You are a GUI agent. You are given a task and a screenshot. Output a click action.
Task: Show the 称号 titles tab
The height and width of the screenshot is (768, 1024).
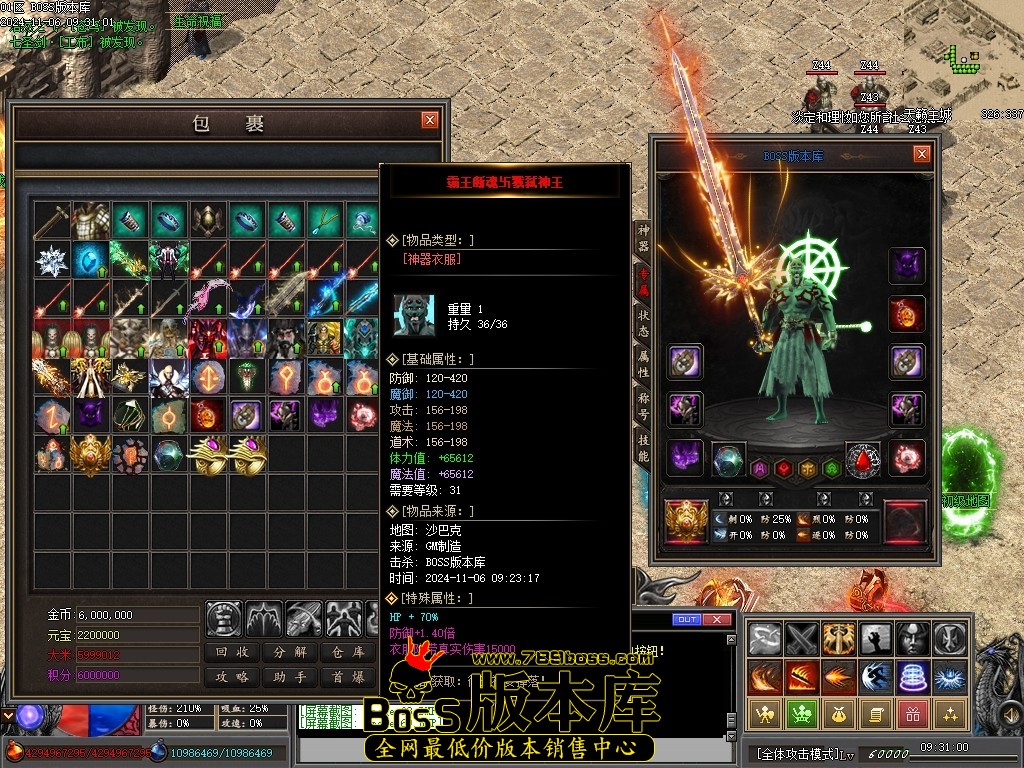(643, 406)
